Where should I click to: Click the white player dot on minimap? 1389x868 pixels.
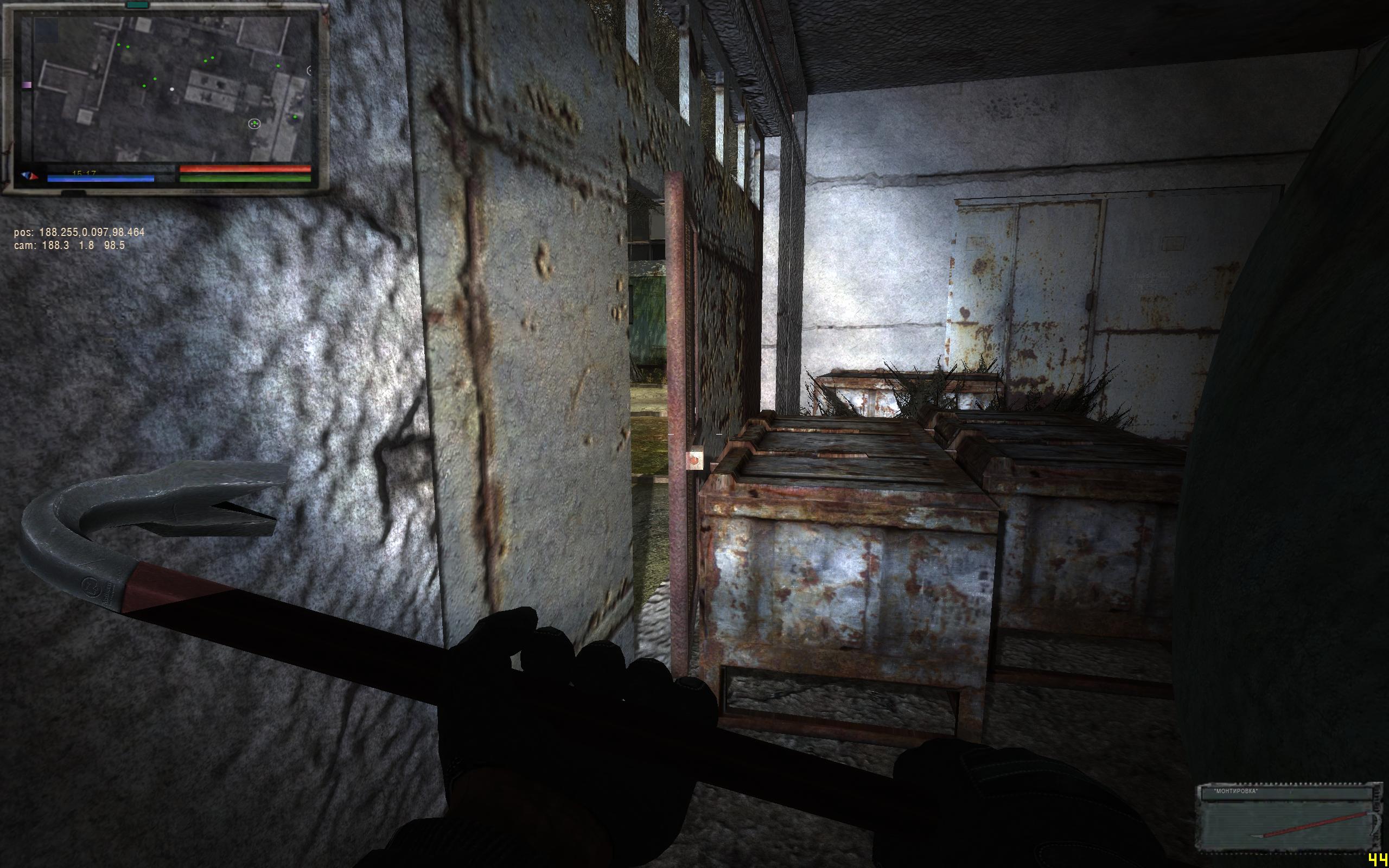pyautogui.click(x=171, y=90)
